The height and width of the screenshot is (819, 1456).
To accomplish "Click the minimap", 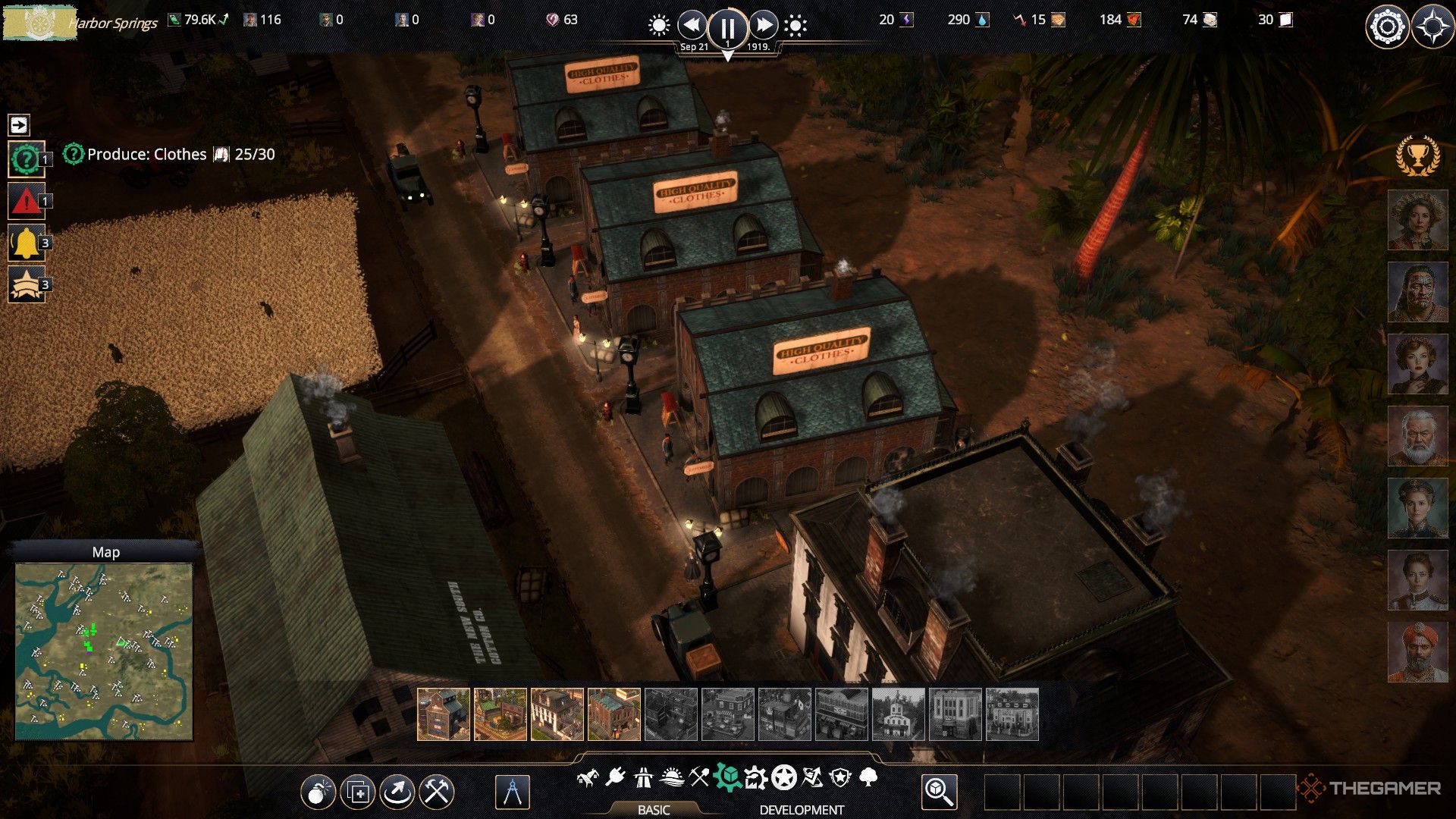I will [x=104, y=651].
